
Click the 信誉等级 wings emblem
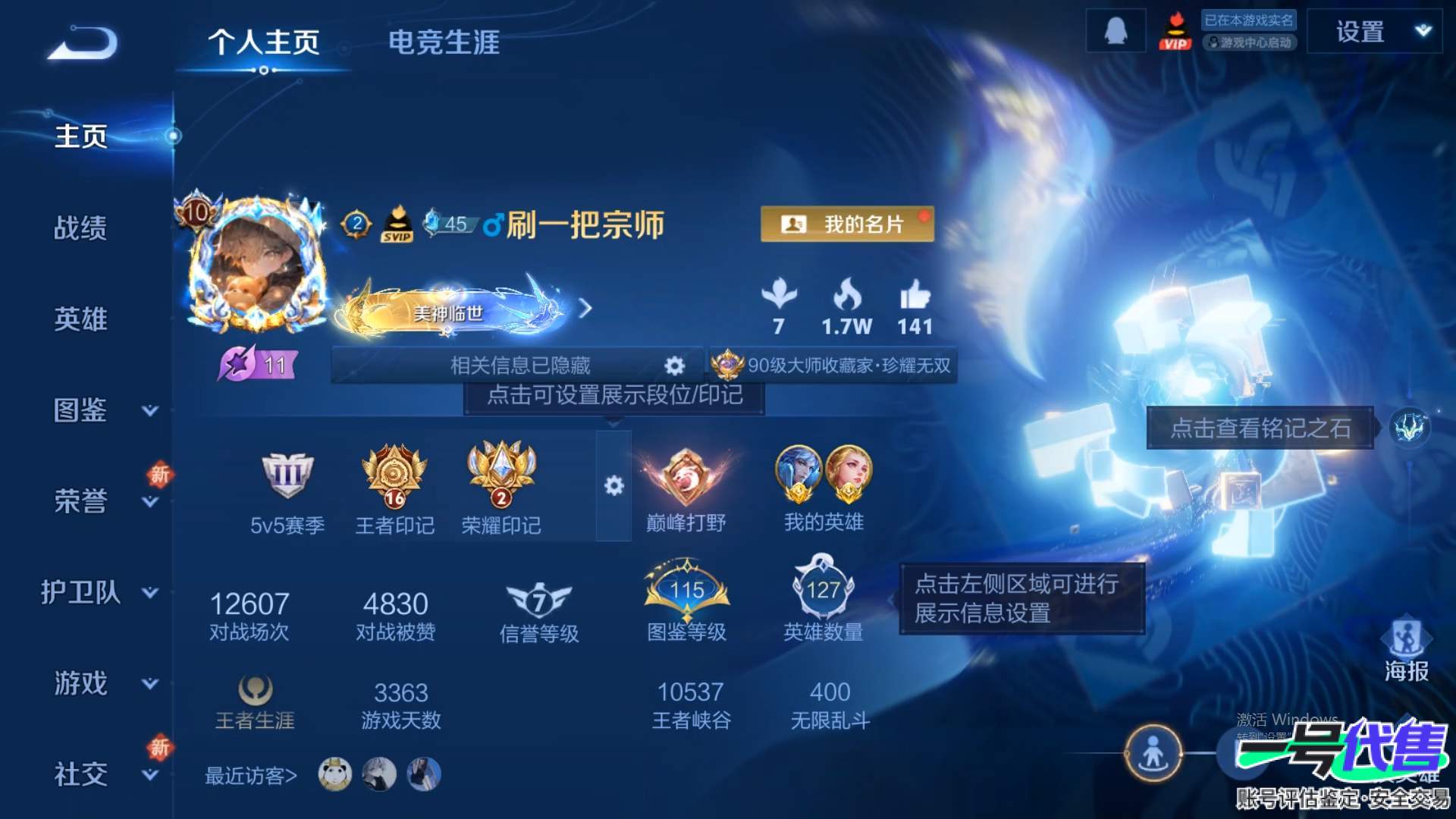pyautogui.click(x=538, y=601)
